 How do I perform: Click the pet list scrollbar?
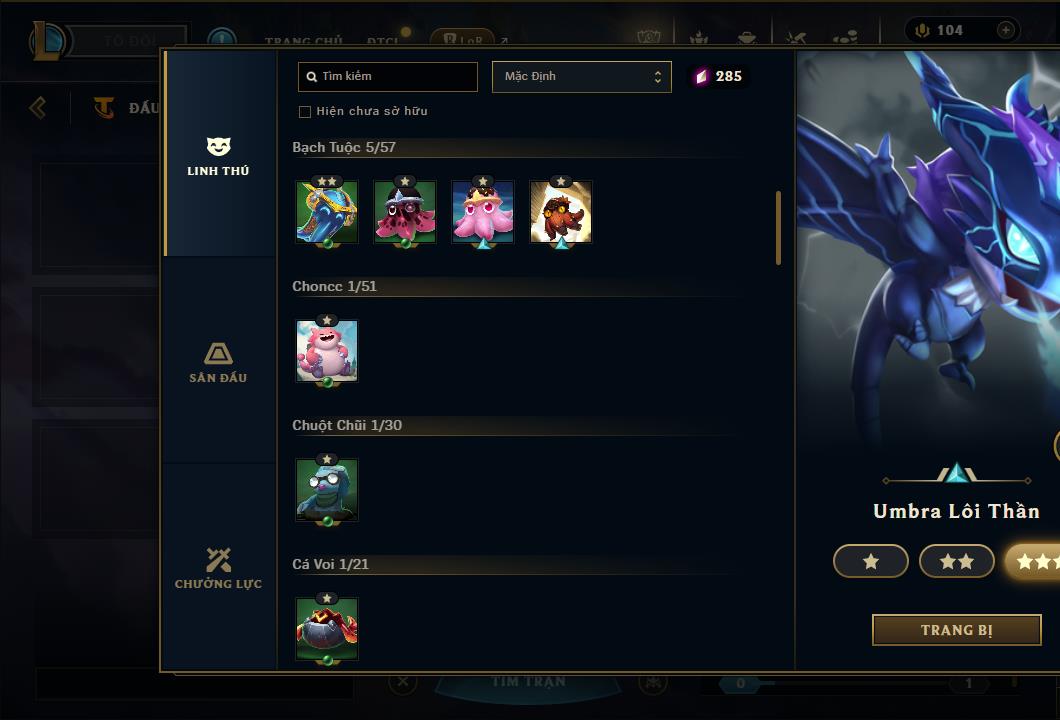pos(778,228)
